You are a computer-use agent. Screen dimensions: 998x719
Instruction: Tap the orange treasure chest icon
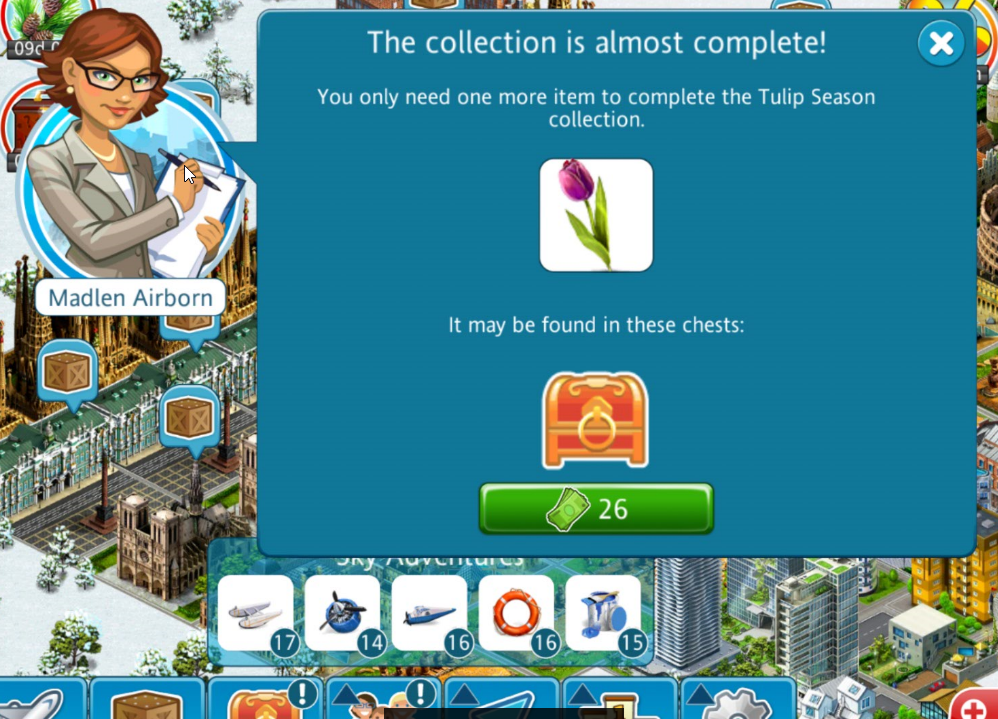click(x=595, y=421)
